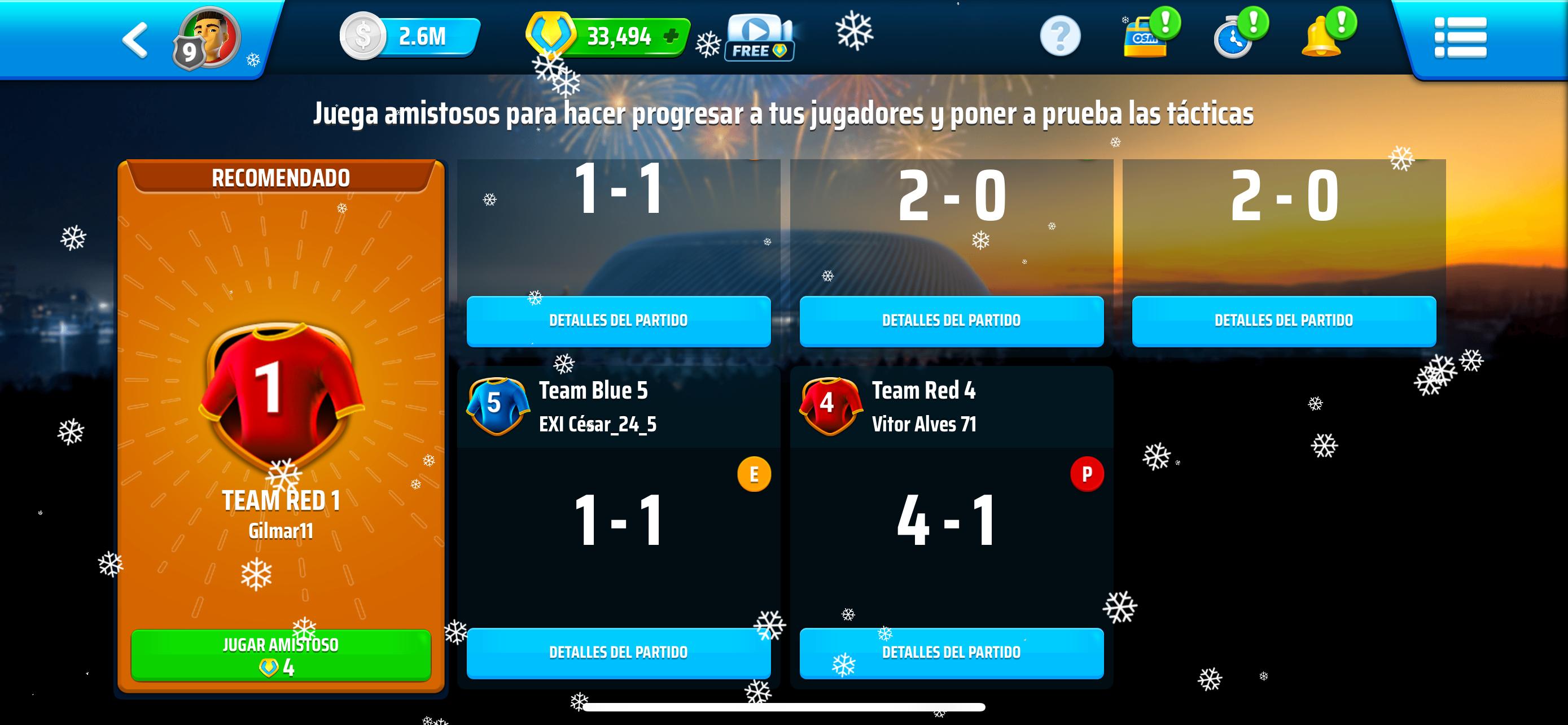
Task: View match details for Team Red 4
Action: (951, 653)
